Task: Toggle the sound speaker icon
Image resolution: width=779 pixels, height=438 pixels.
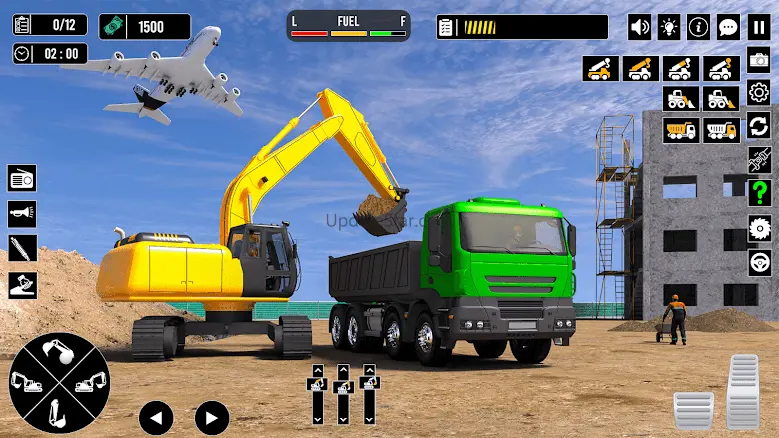Action: coord(639,27)
